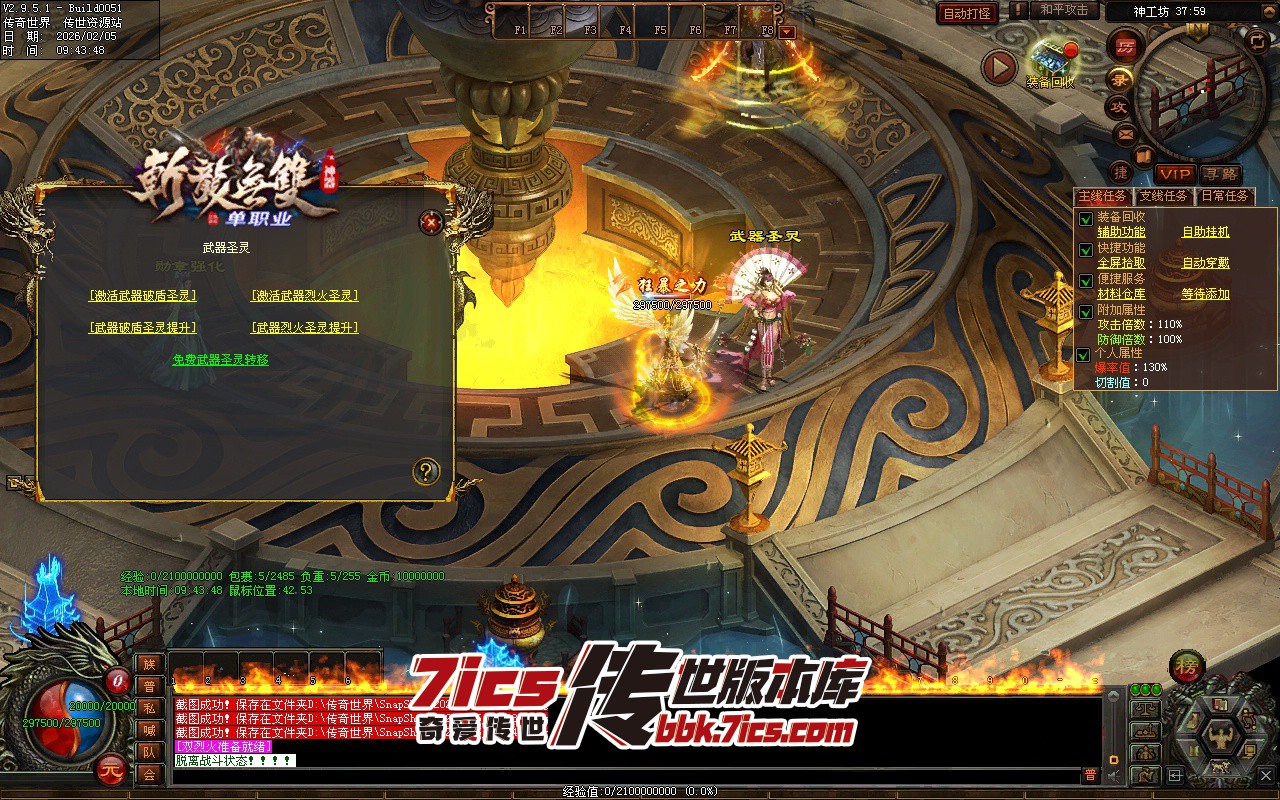The width and height of the screenshot is (1280, 800).
Task: Choose 激活武器破盾圣灵 option
Action: click(x=143, y=296)
